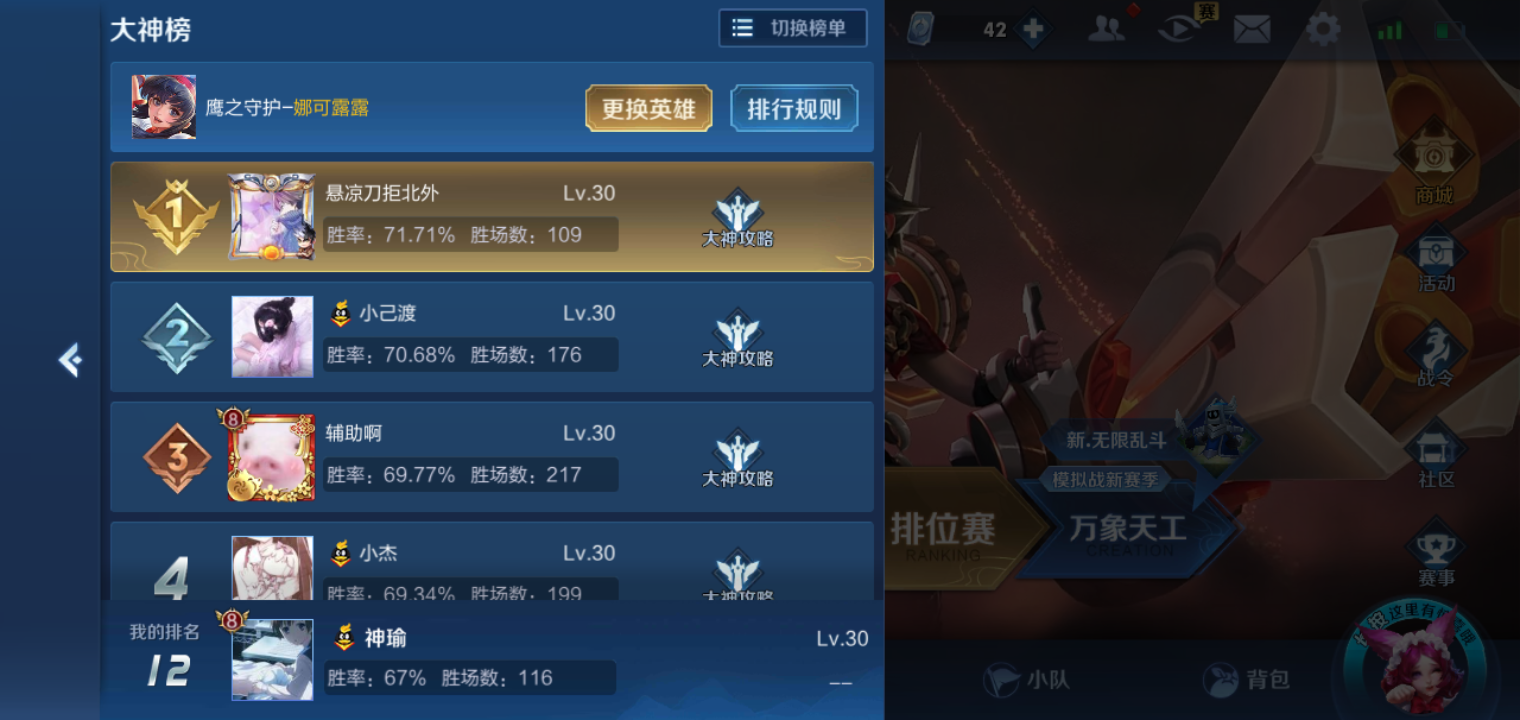The width and height of the screenshot is (1520, 720).
Task: Open the 战令 battle pass
Action: [x=1434, y=358]
